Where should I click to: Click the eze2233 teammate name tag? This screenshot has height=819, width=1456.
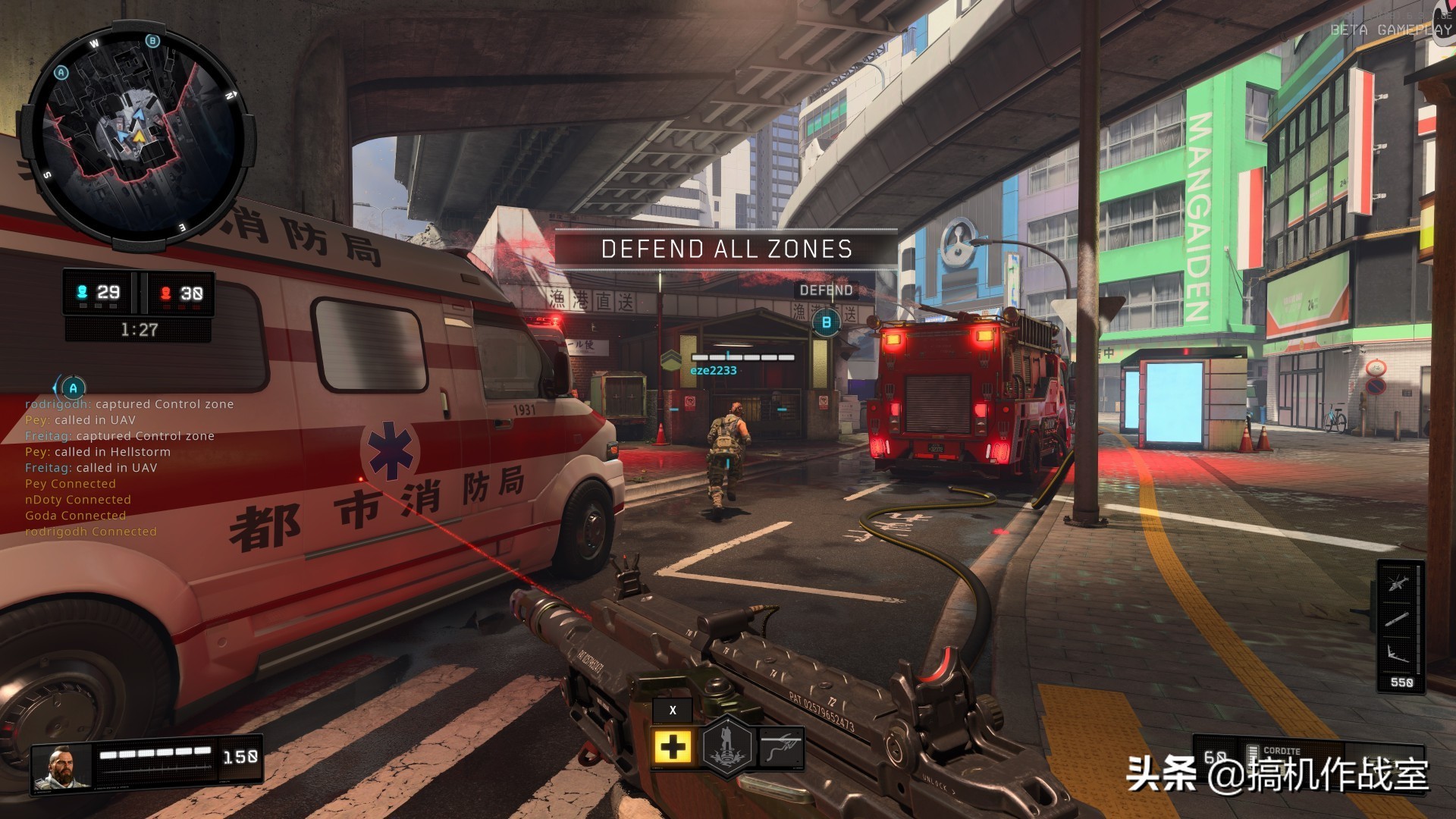[x=713, y=371]
